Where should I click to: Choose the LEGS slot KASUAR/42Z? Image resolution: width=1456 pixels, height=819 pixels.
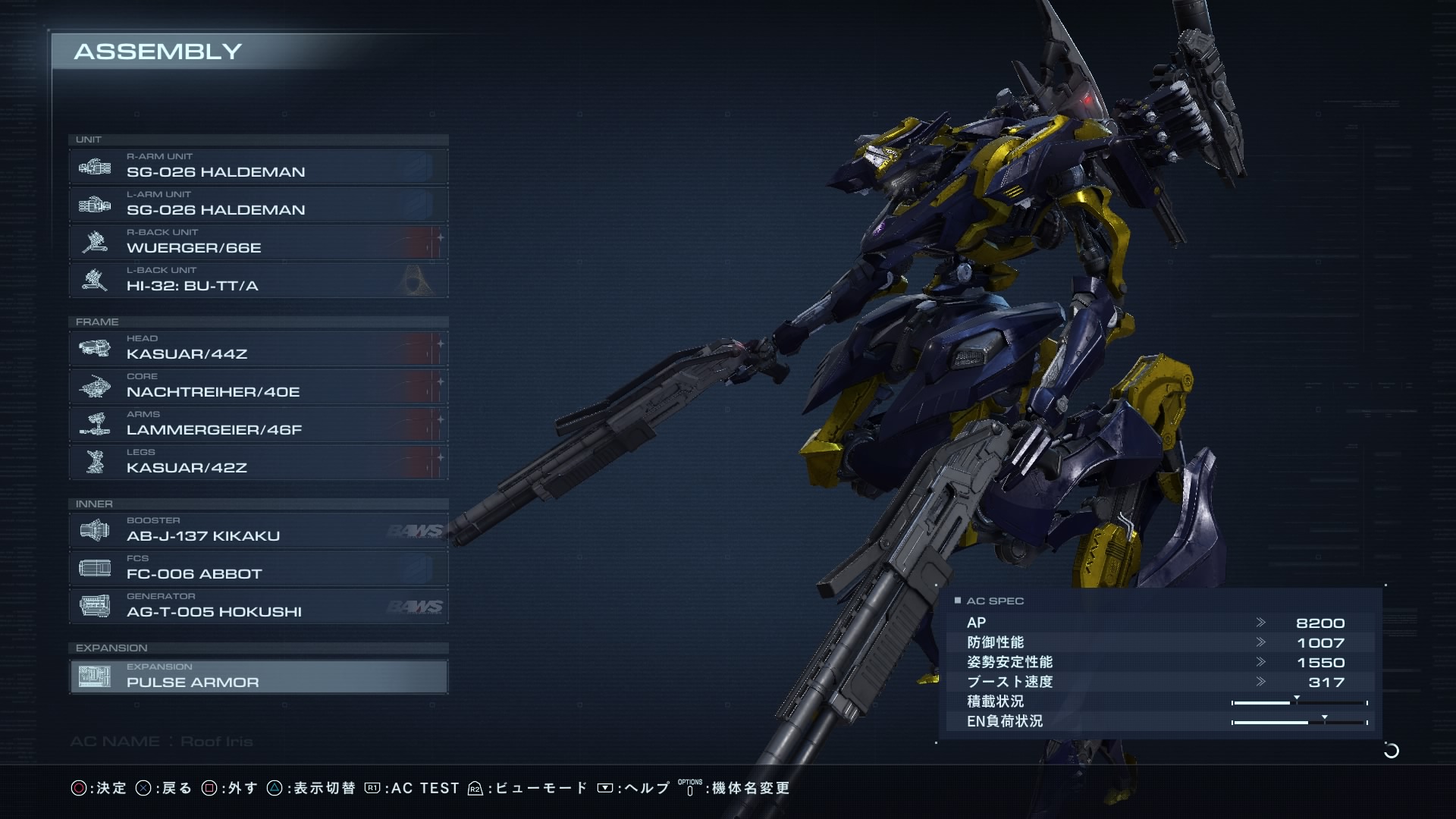(258, 463)
